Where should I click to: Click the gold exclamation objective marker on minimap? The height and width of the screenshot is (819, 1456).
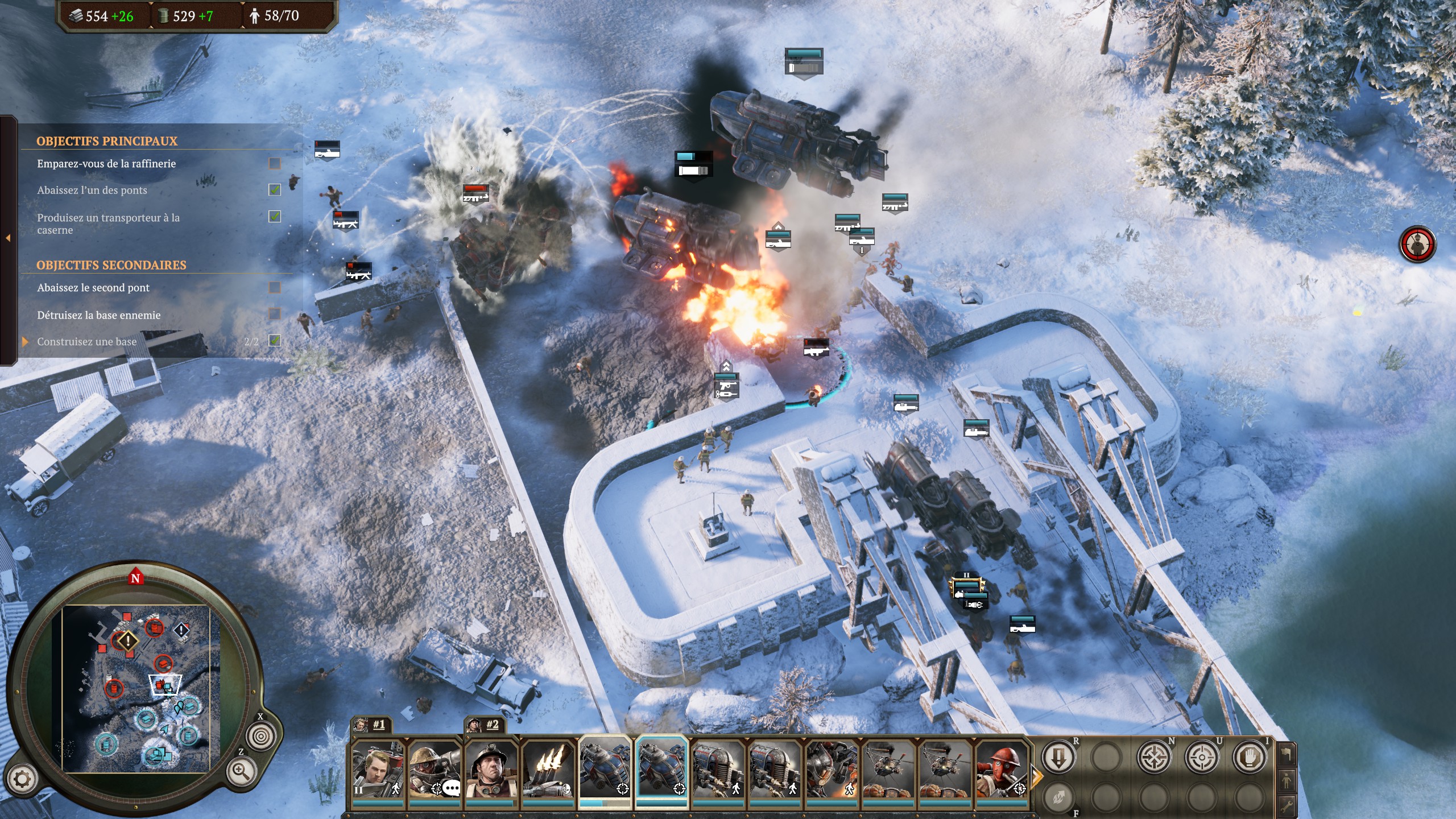(128, 641)
